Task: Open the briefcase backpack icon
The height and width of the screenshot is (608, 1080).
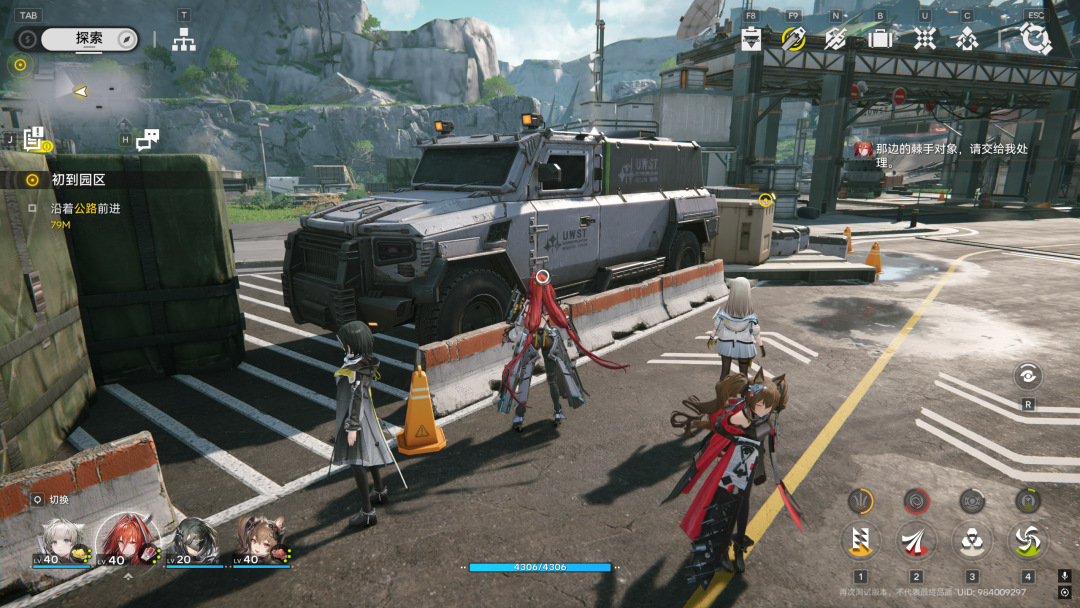Action: pyautogui.click(x=880, y=39)
